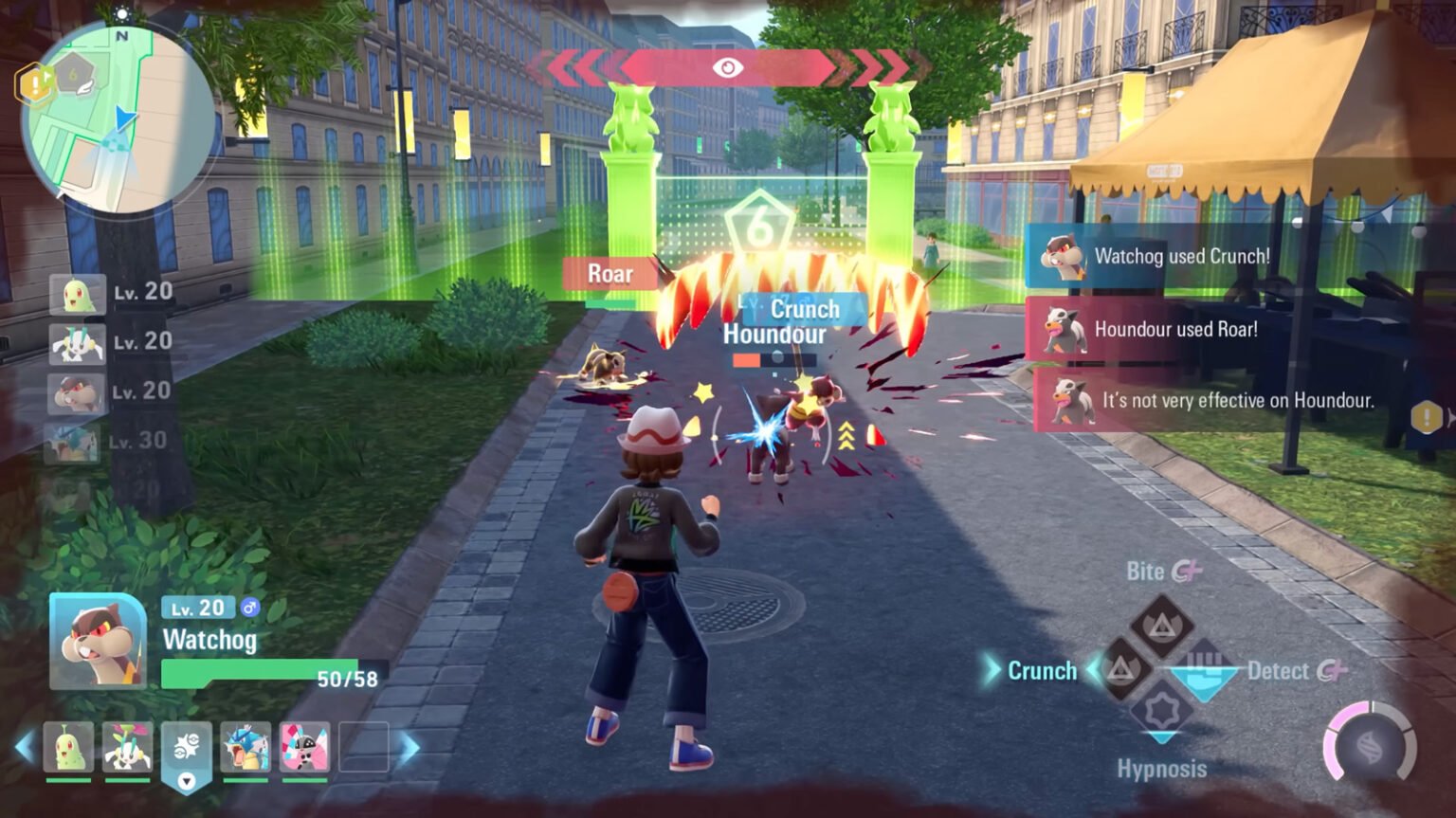Screen dimensions: 1456x818
Task: Open the "Watchog used Crunch!" log entry
Action: pos(1164,257)
